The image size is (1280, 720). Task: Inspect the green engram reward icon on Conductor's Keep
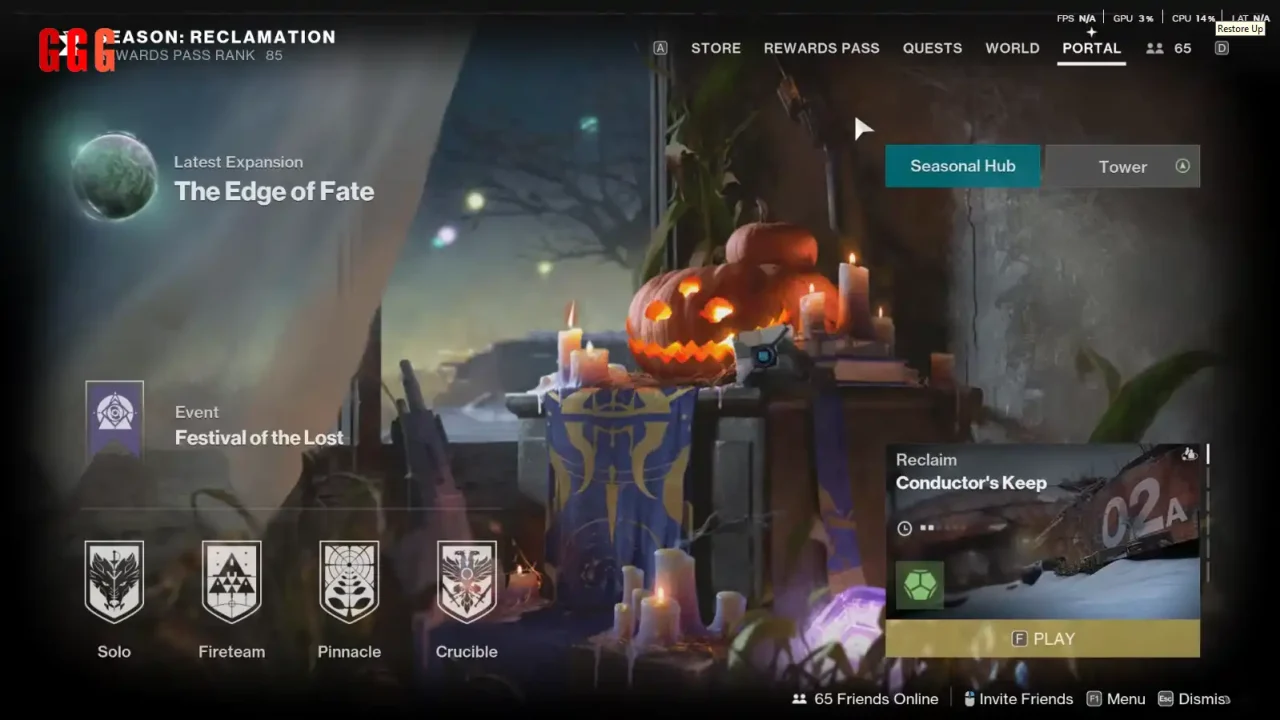tap(919, 585)
